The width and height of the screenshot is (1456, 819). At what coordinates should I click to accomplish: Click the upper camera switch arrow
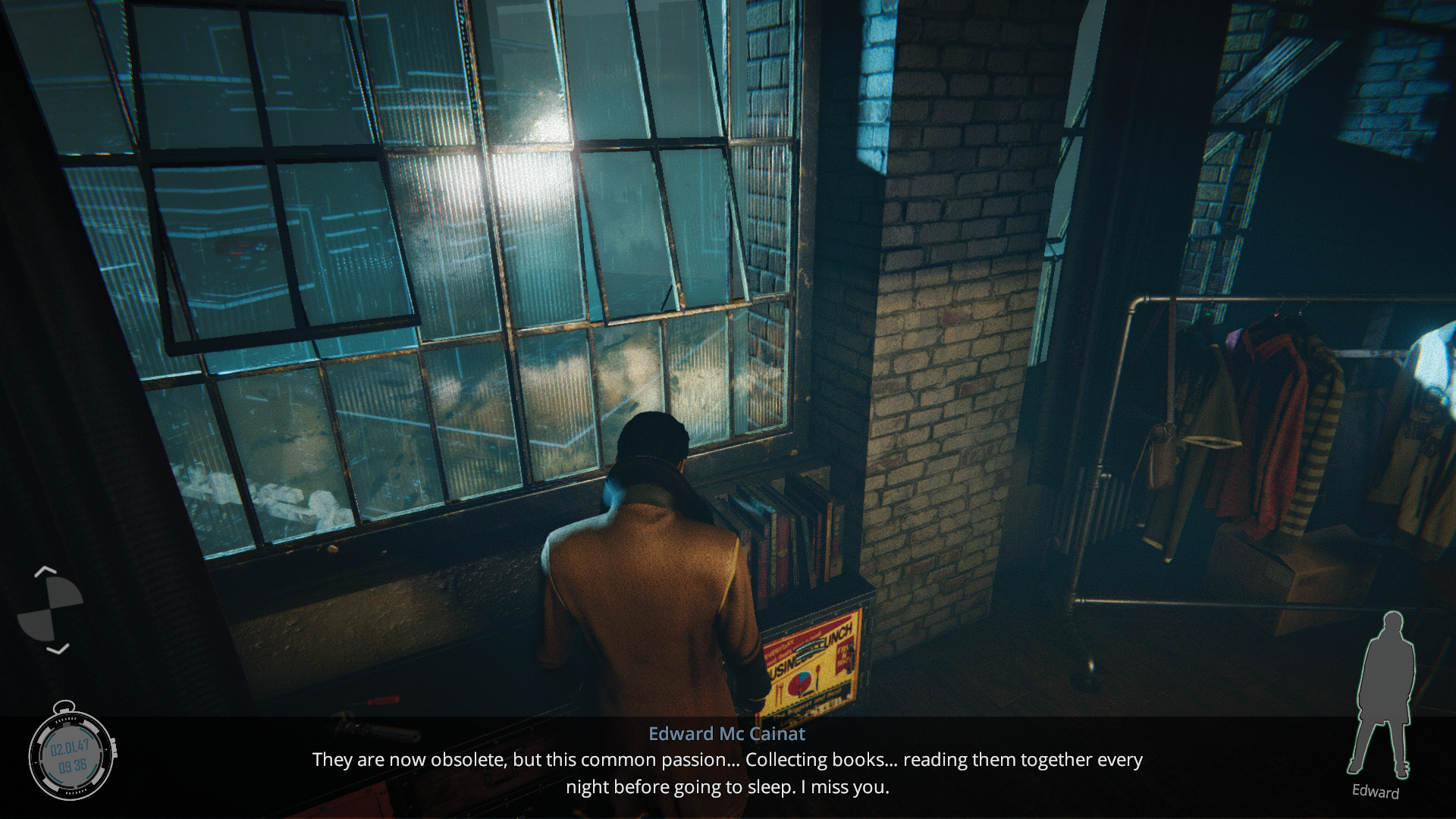click(45, 570)
